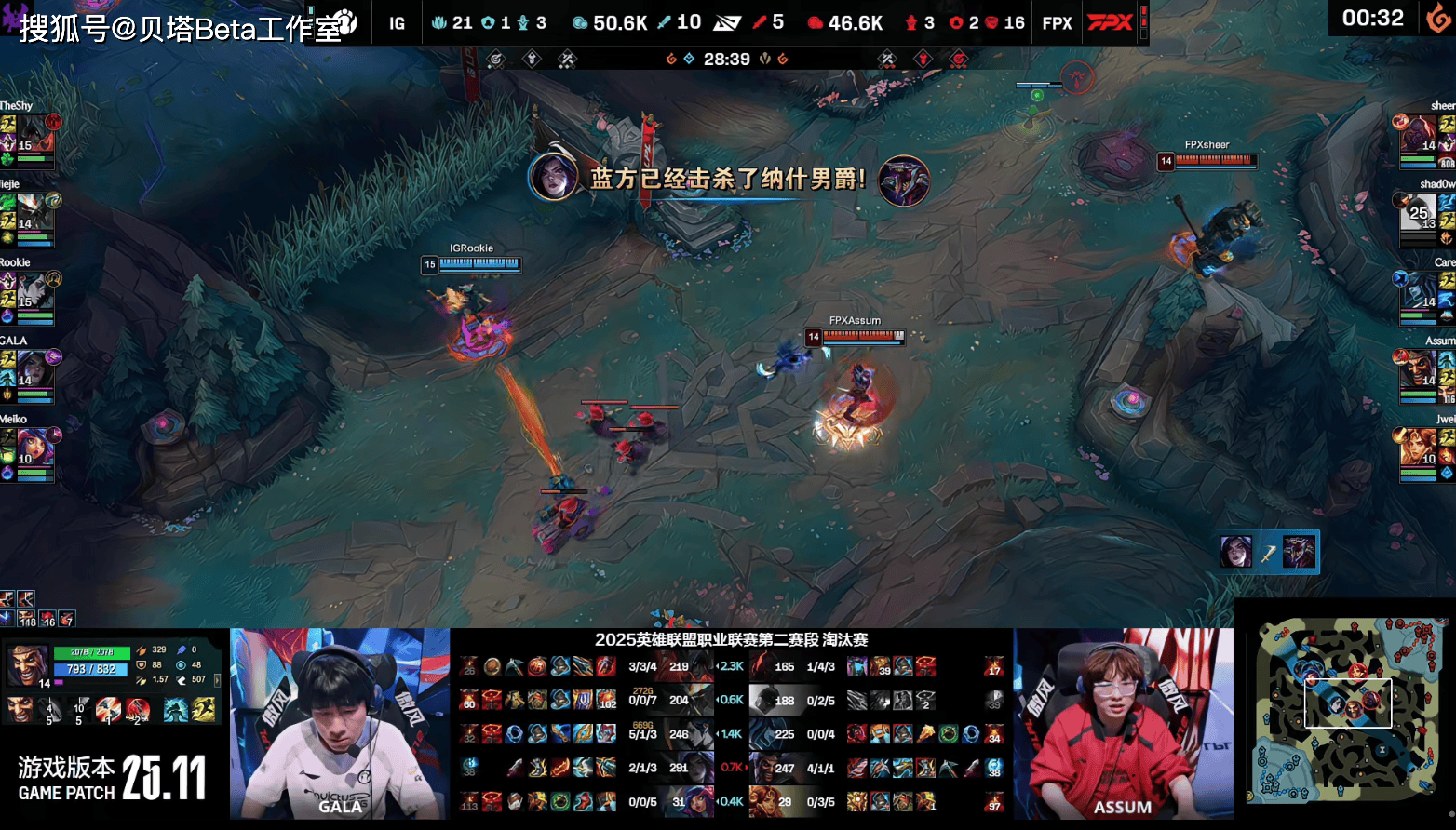1456x830 pixels.
Task: Select Care's champion portrait
Action: [x=1421, y=293]
